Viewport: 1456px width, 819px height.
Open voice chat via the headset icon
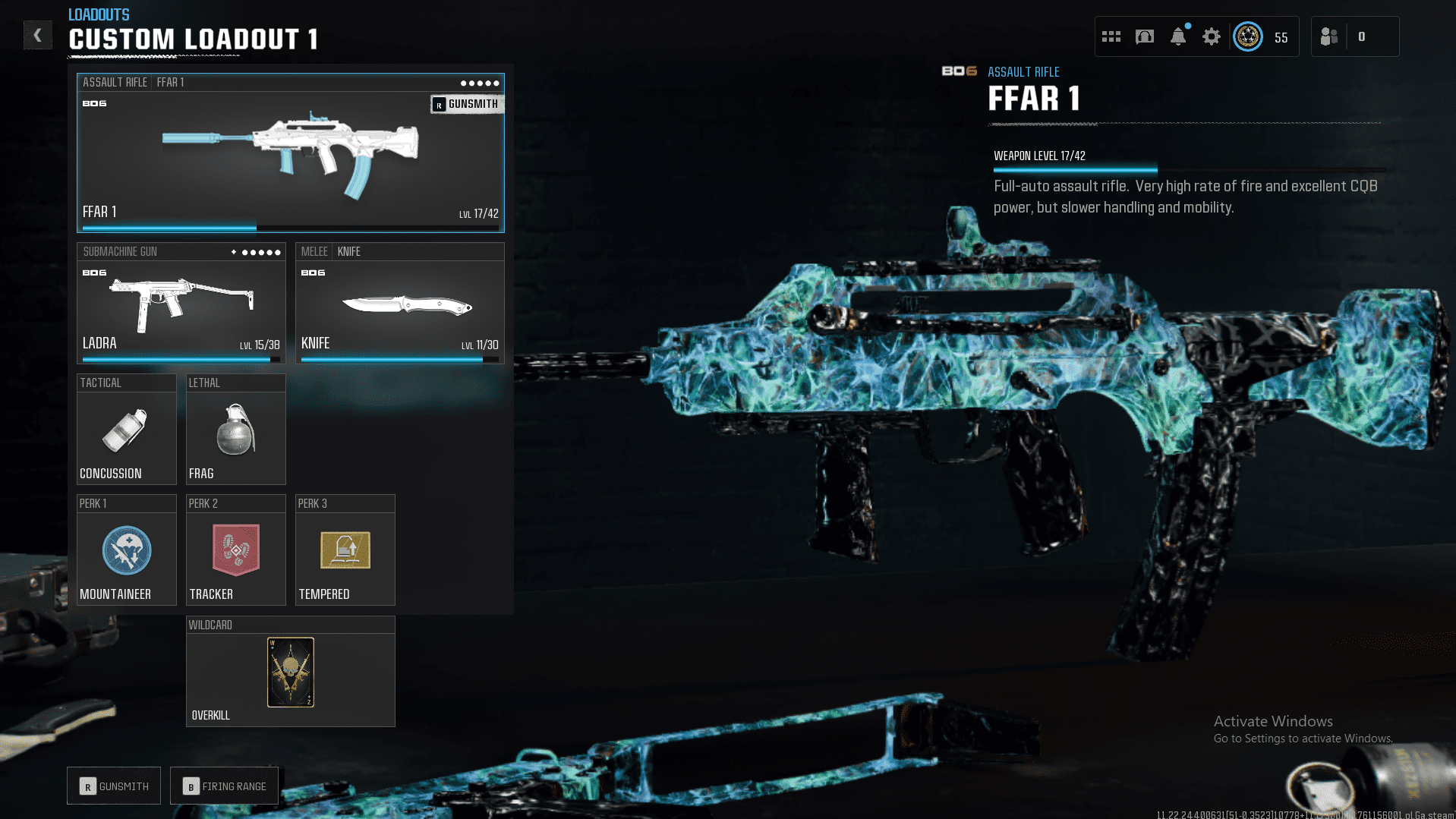click(1144, 36)
